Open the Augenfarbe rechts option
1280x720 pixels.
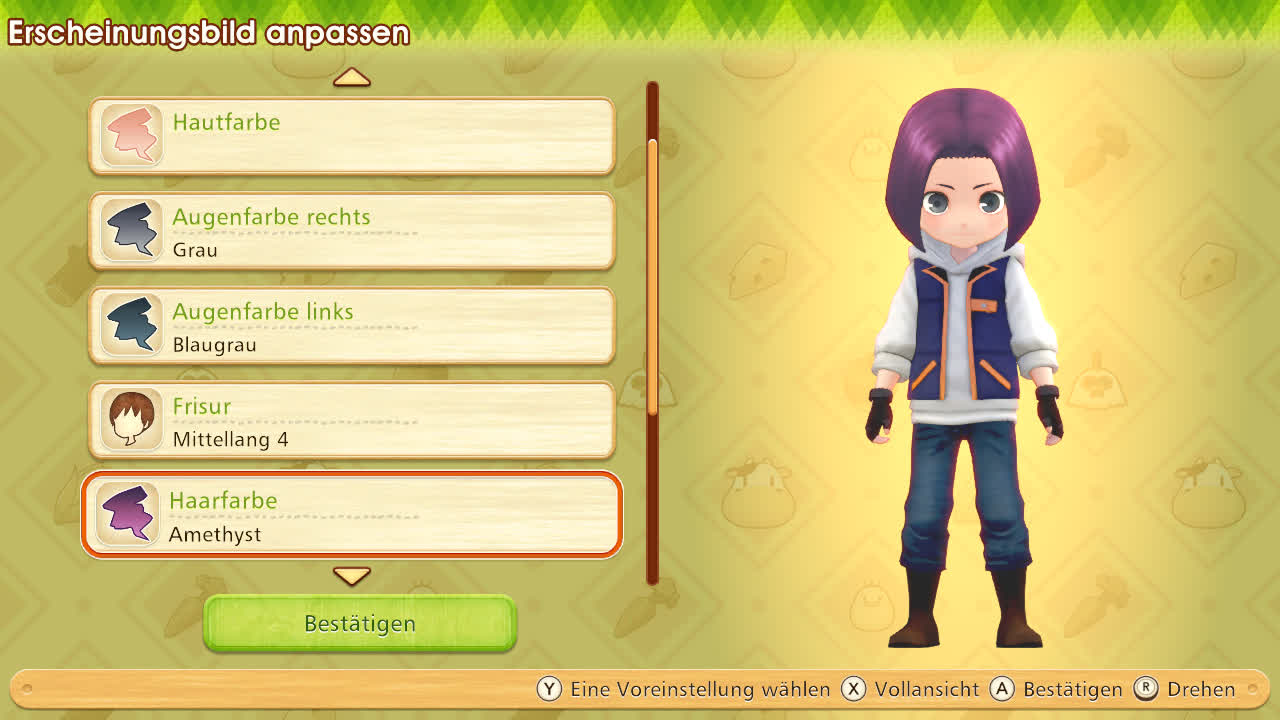(352, 231)
